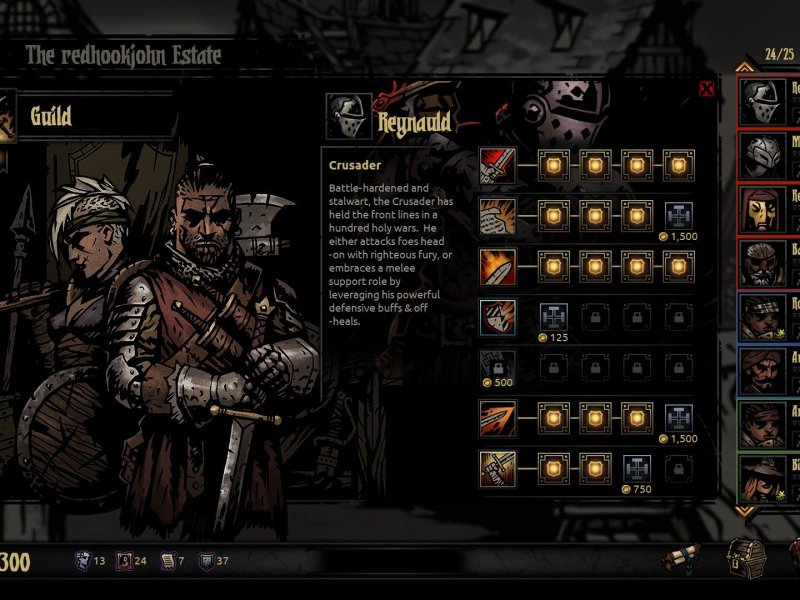
Task: Close the Guild window with the red X
Action: pos(707,89)
